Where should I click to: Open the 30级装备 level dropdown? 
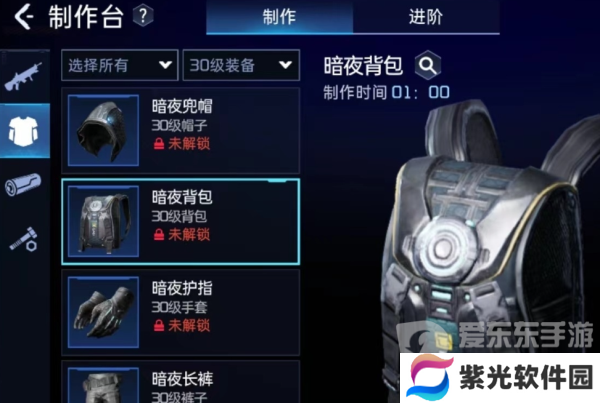point(241,66)
